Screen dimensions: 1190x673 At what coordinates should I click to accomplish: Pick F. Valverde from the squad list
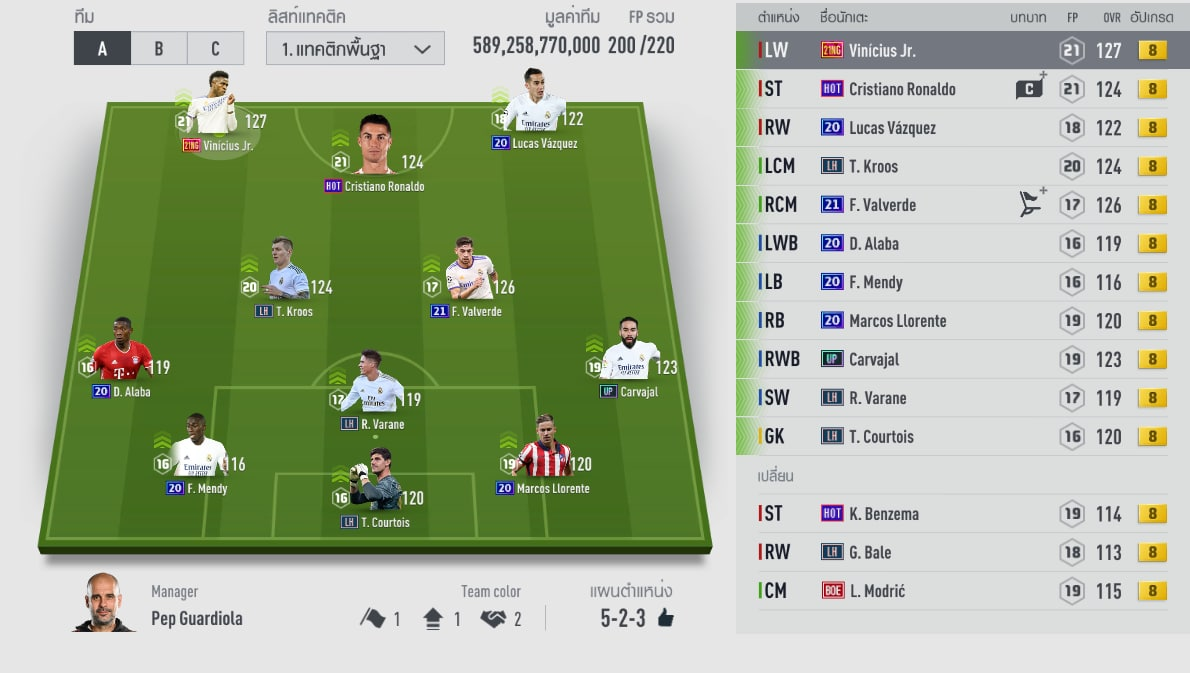tap(950, 205)
